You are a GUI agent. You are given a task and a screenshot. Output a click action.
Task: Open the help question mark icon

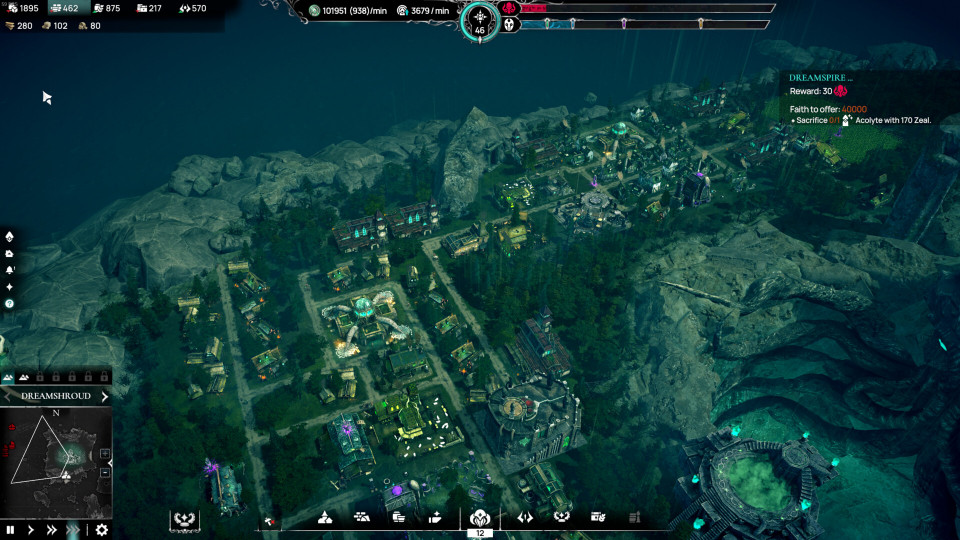point(10,303)
